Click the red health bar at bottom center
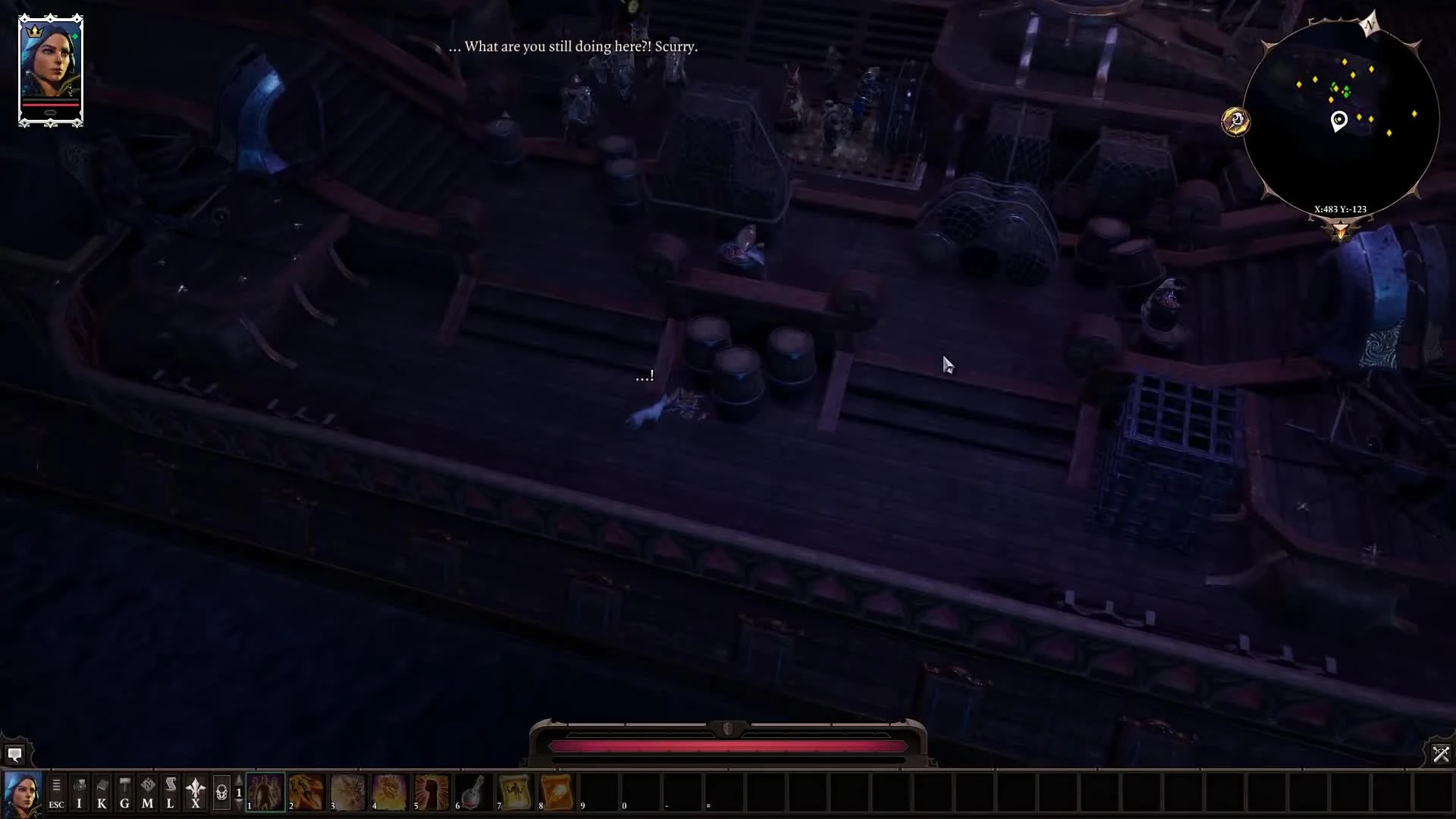 point(728,747)
